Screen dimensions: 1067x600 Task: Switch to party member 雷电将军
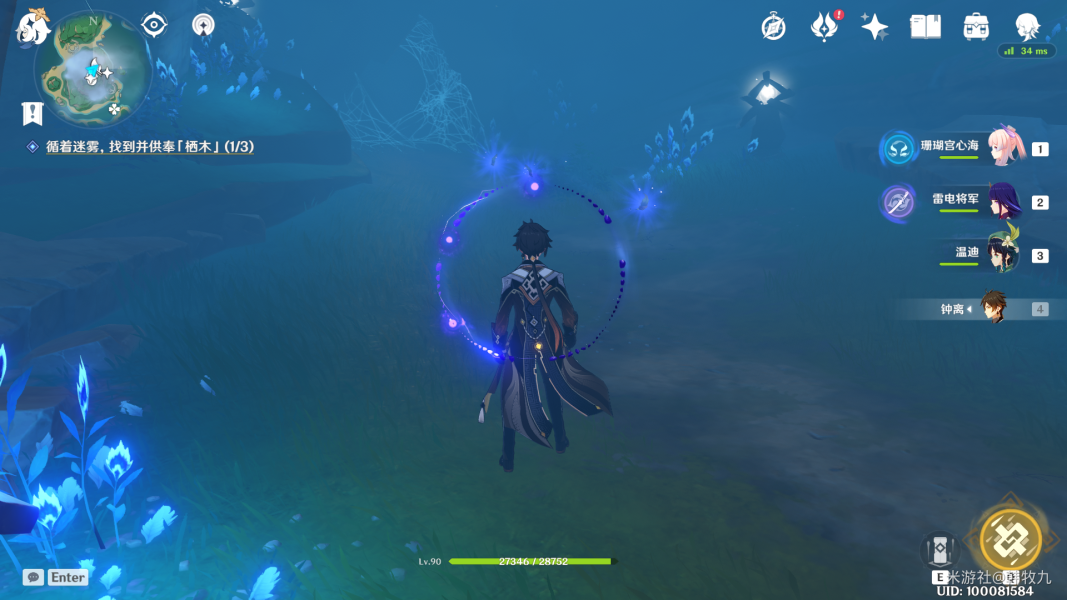pos(1003,202)
